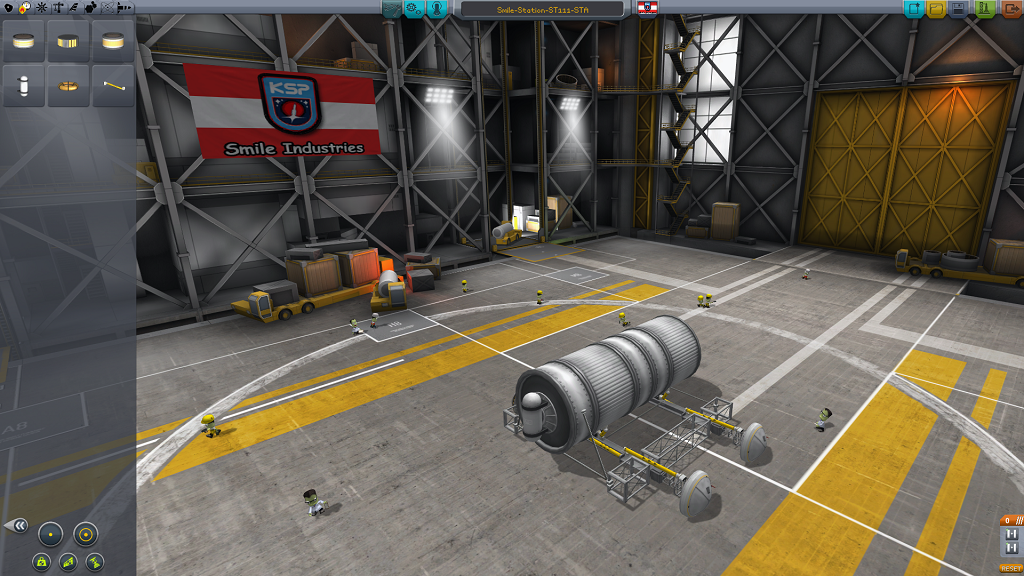Open the Pods parts category tab
The width and height of the screenshot is (1024, 576).
pos(8,8)
